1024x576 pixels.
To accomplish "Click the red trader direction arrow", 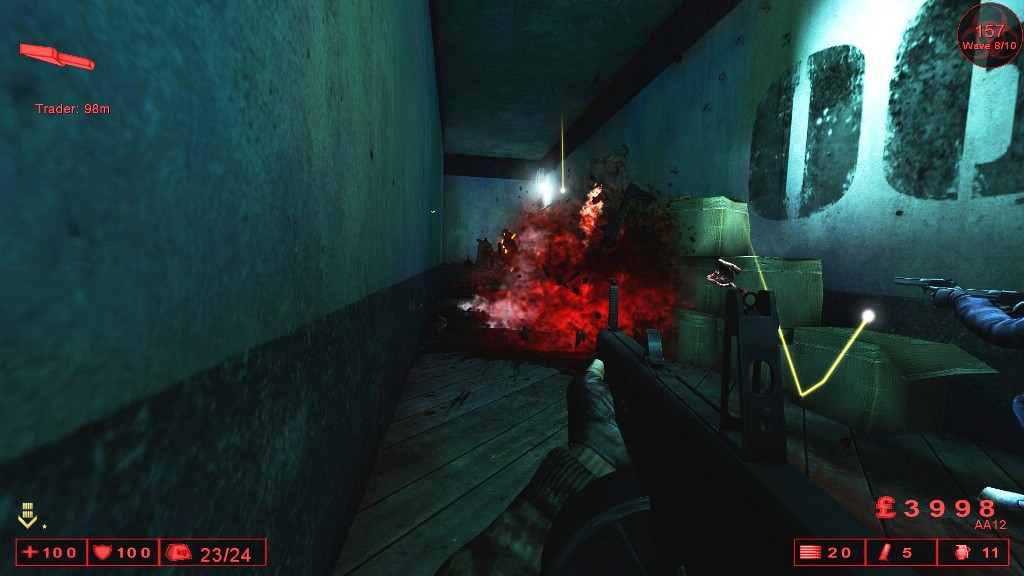I will click(57, 56).
